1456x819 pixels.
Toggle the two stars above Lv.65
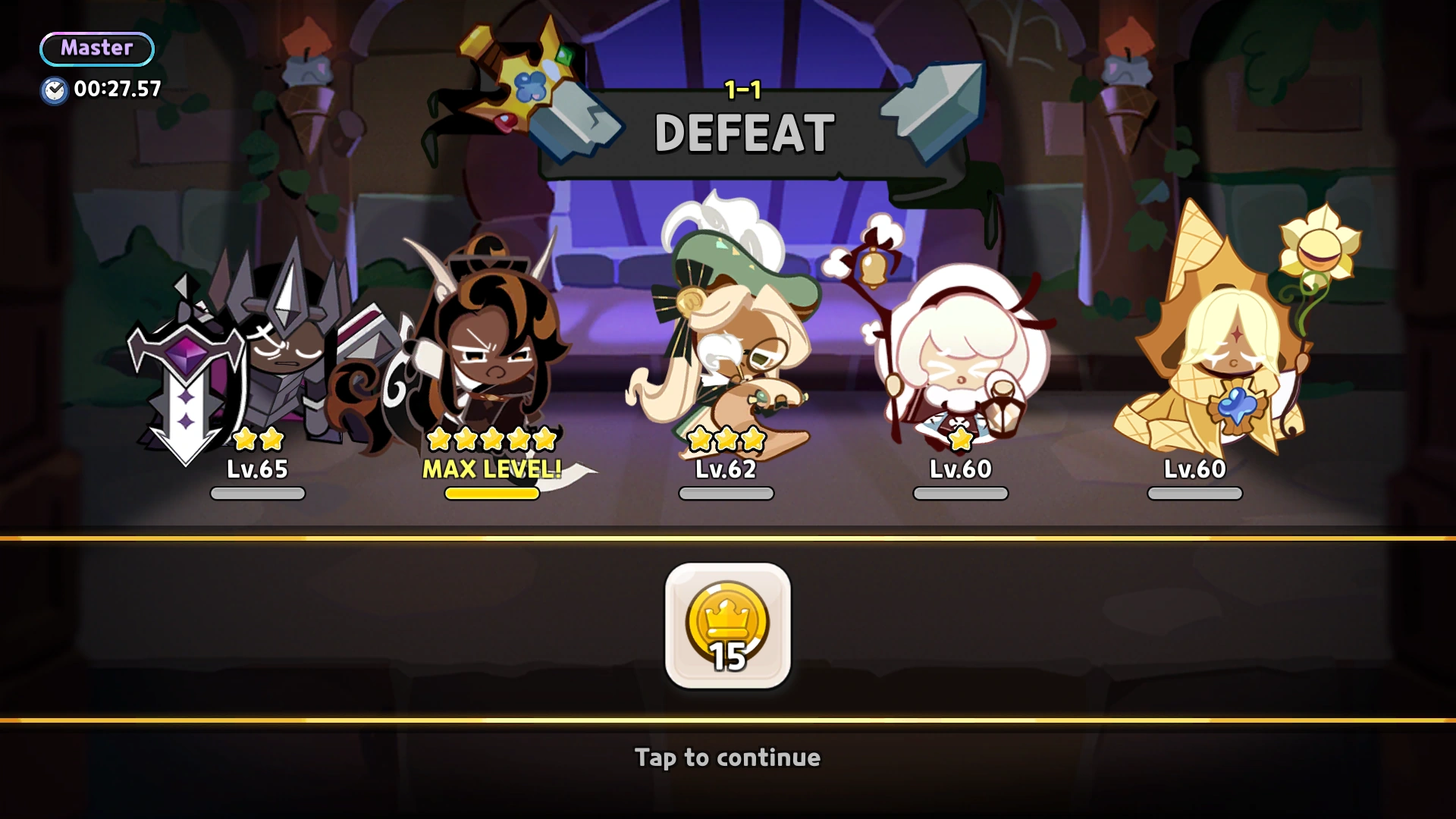coord(257,439)
